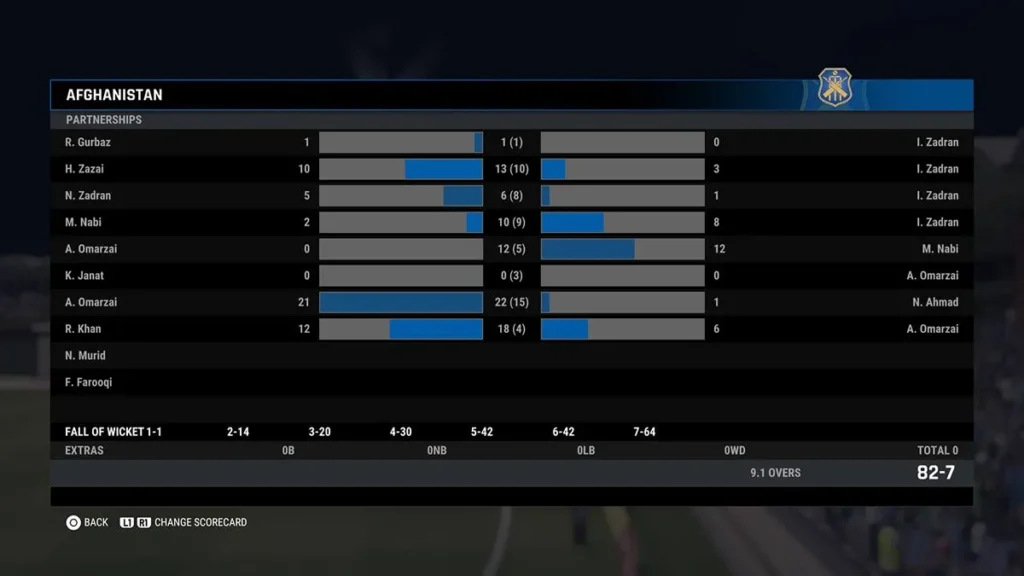Image resolution: width=1024 pixels, height=576 pixels.
Task: Select the K. Janat partnership row
Action: click(x=511, y=276)
